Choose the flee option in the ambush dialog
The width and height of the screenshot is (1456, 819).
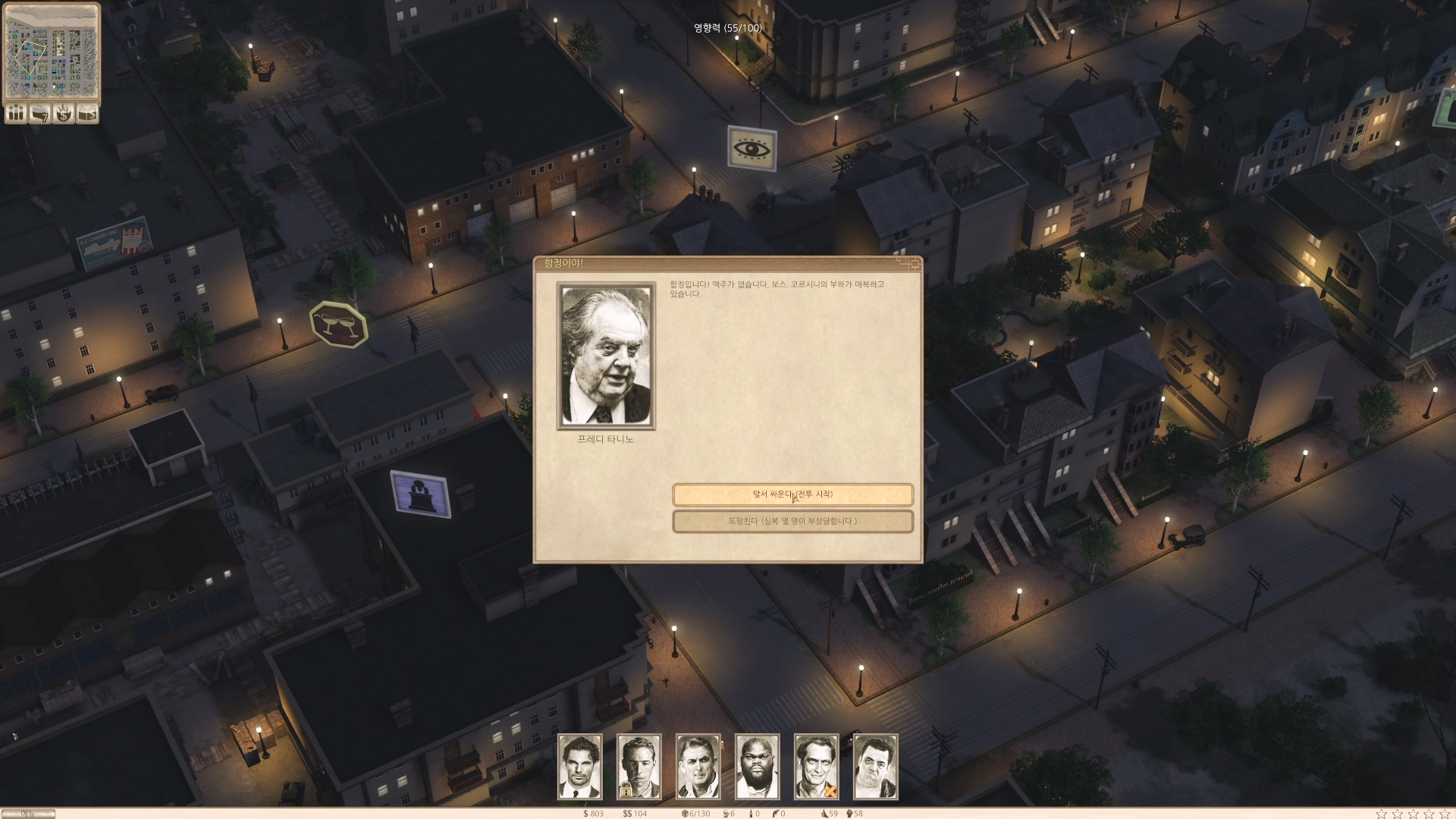(x=792, y=522)
